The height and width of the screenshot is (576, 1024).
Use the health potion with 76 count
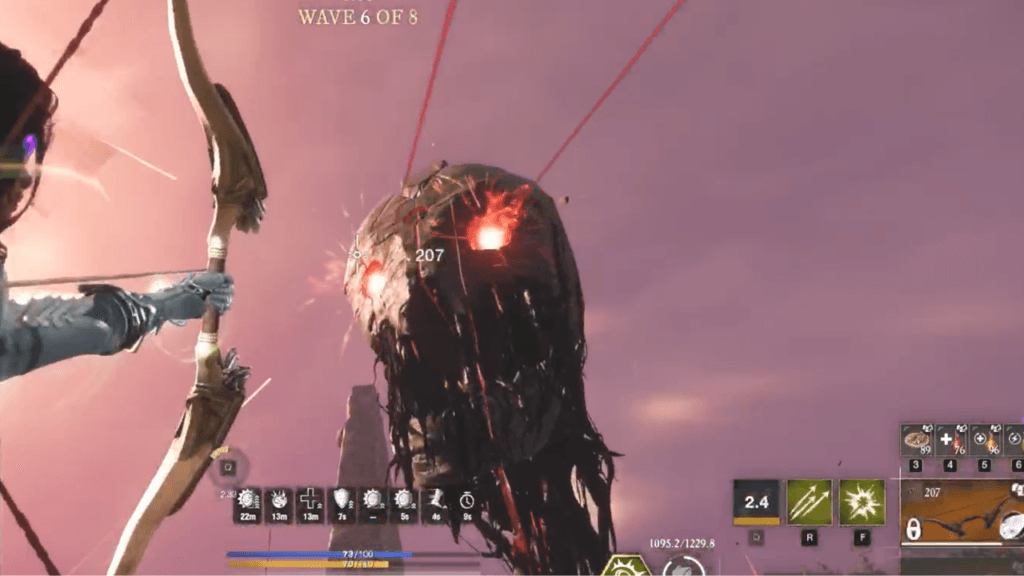tap(951, 441)
